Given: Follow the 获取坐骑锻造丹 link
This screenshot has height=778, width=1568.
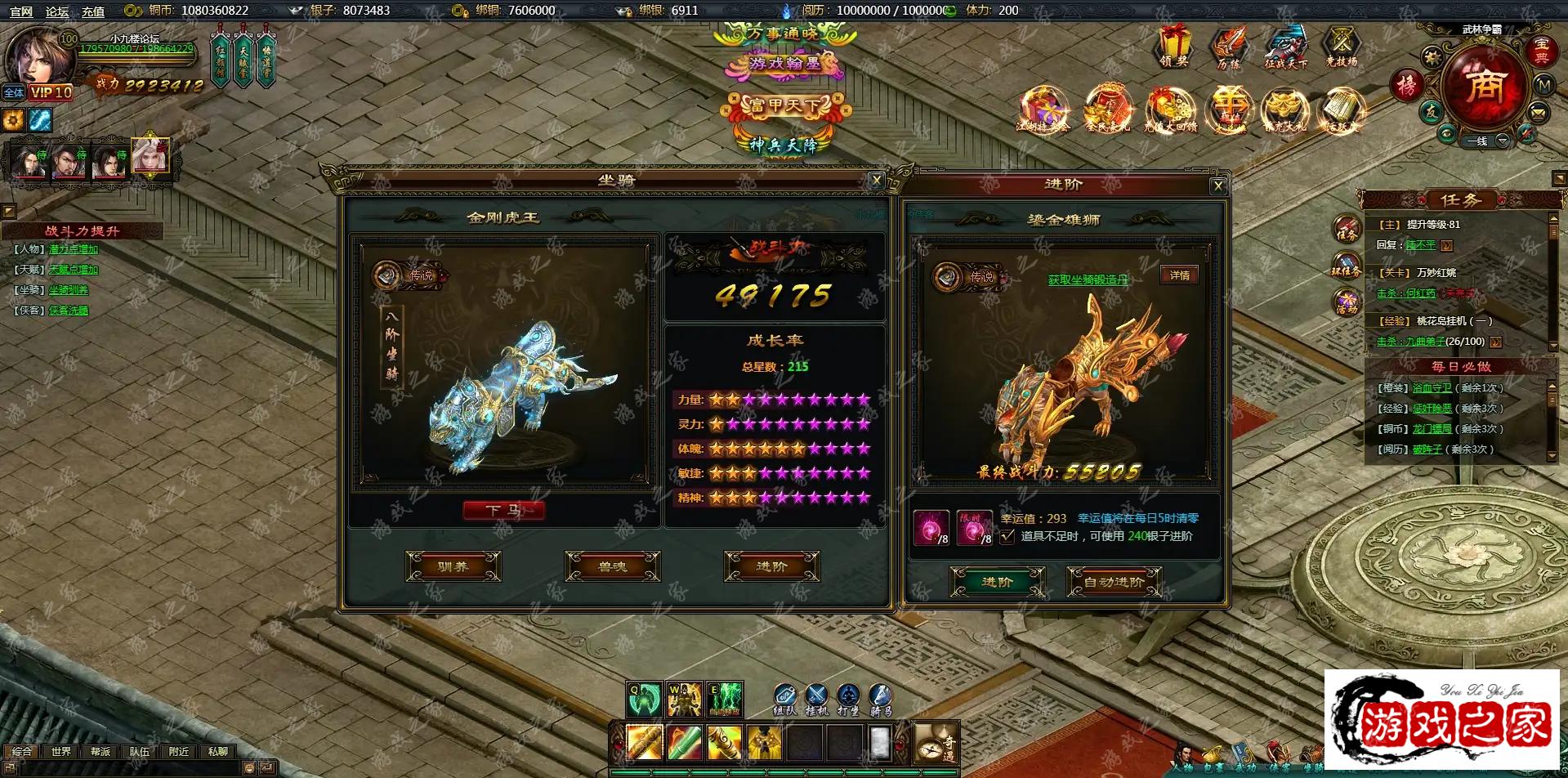Looking at the screenshot, I should [x=1088, y=279].
